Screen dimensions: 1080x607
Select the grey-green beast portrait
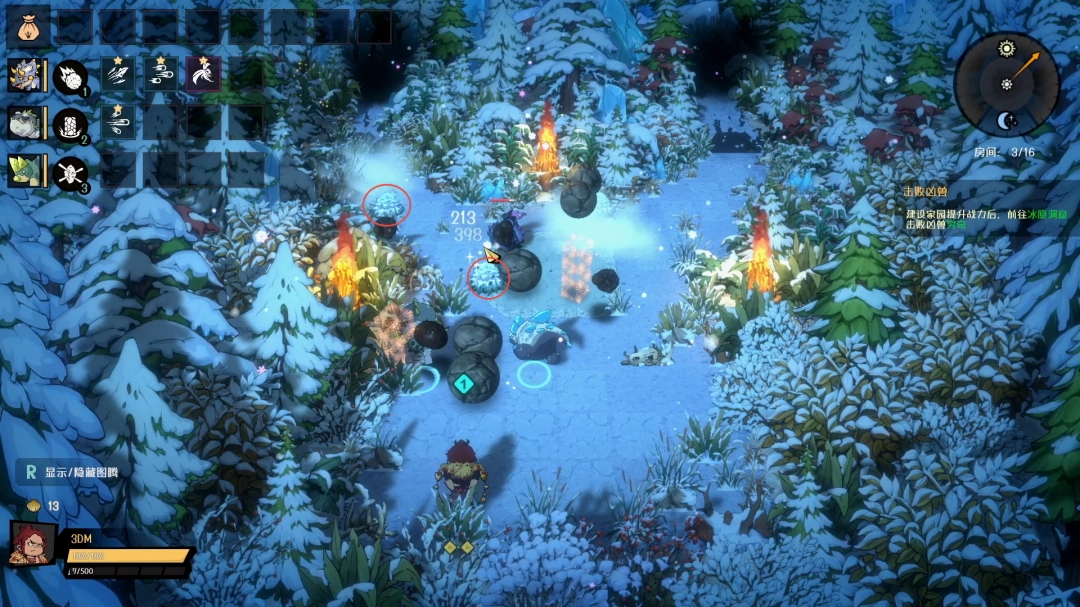point(24,124)
